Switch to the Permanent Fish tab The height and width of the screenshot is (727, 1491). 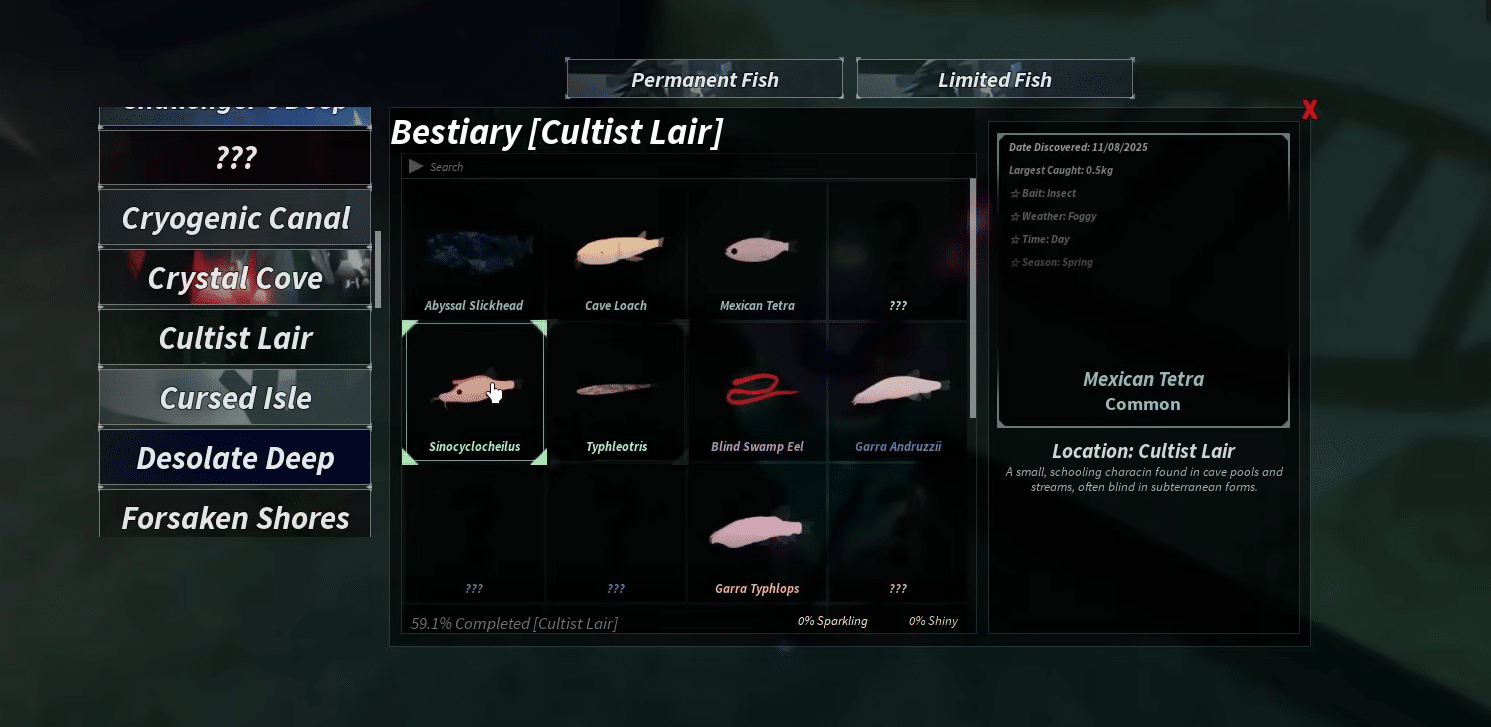click(x=704, y=78)
